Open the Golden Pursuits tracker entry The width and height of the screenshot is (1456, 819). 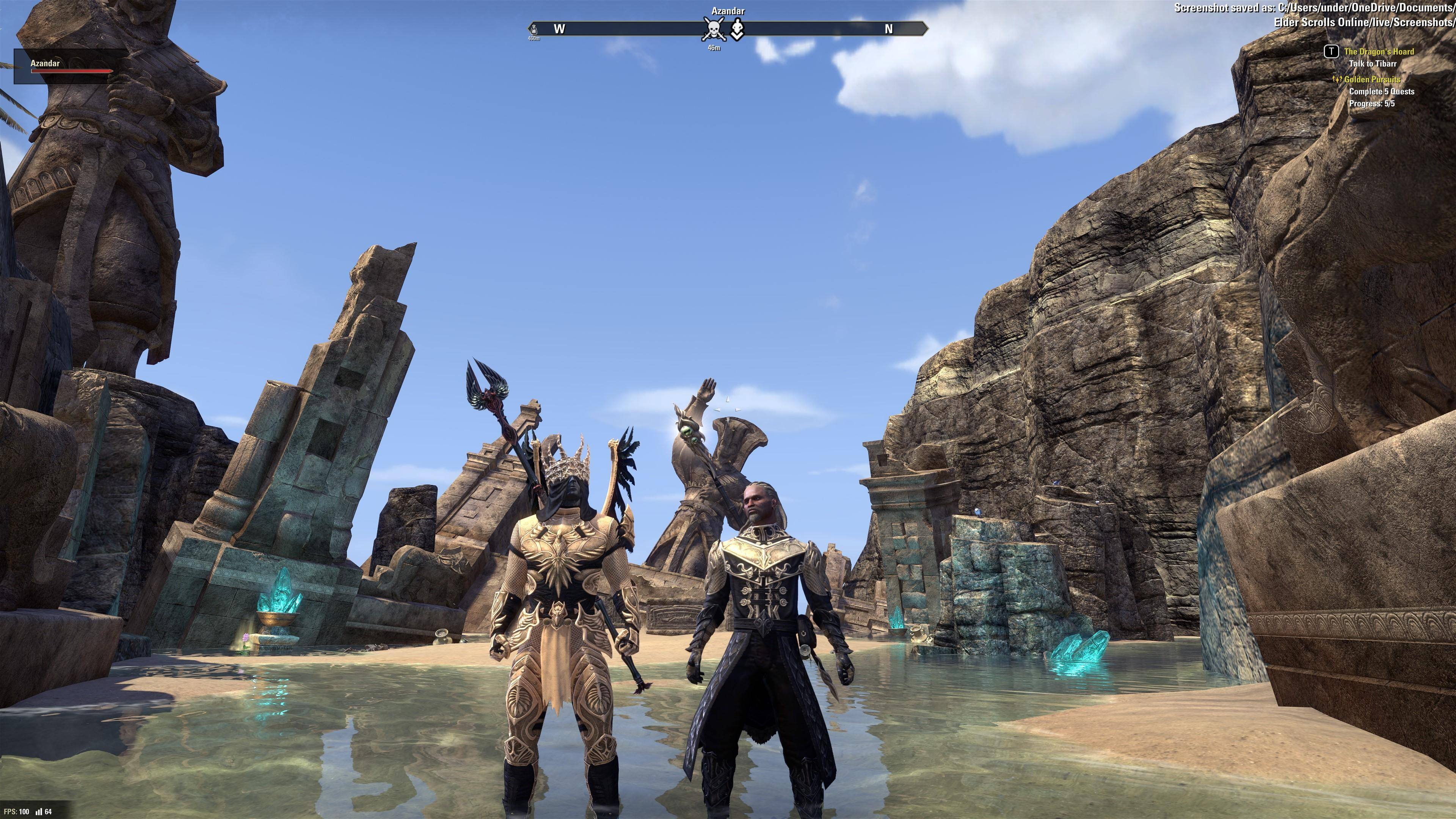1372,79
